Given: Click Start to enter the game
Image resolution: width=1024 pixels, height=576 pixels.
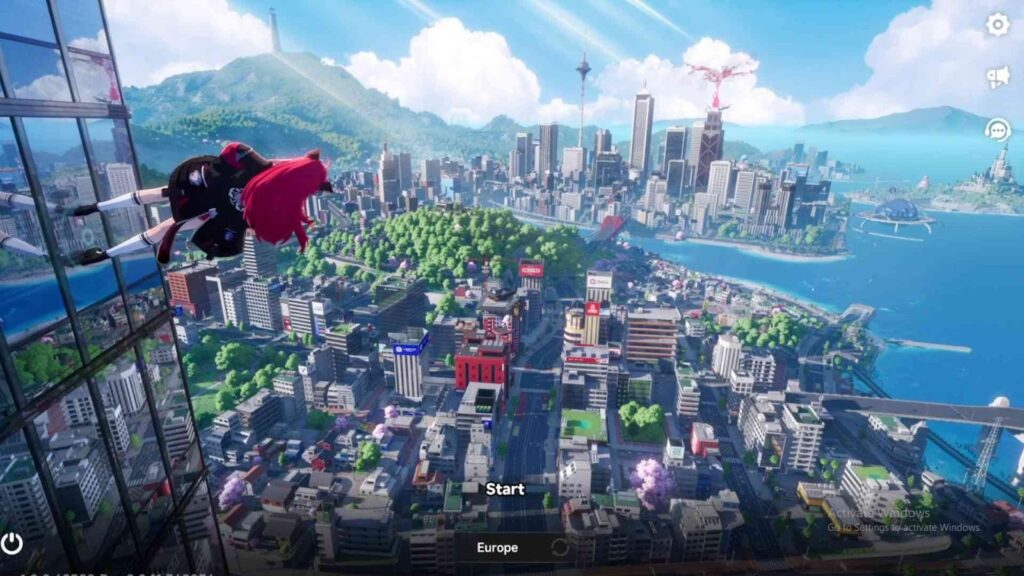Looking at the screenshot, I should click(505, 489).
